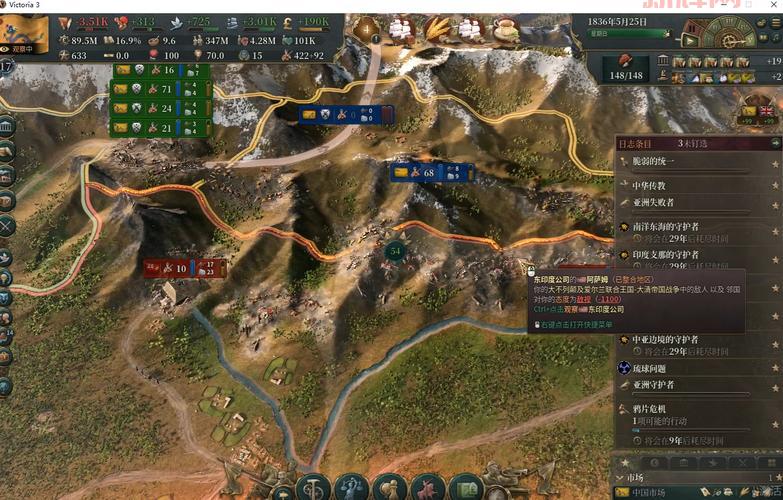Open the 鸦片危机 journal entry
Screen dimensions: 783x500
(x=650, y=409)
